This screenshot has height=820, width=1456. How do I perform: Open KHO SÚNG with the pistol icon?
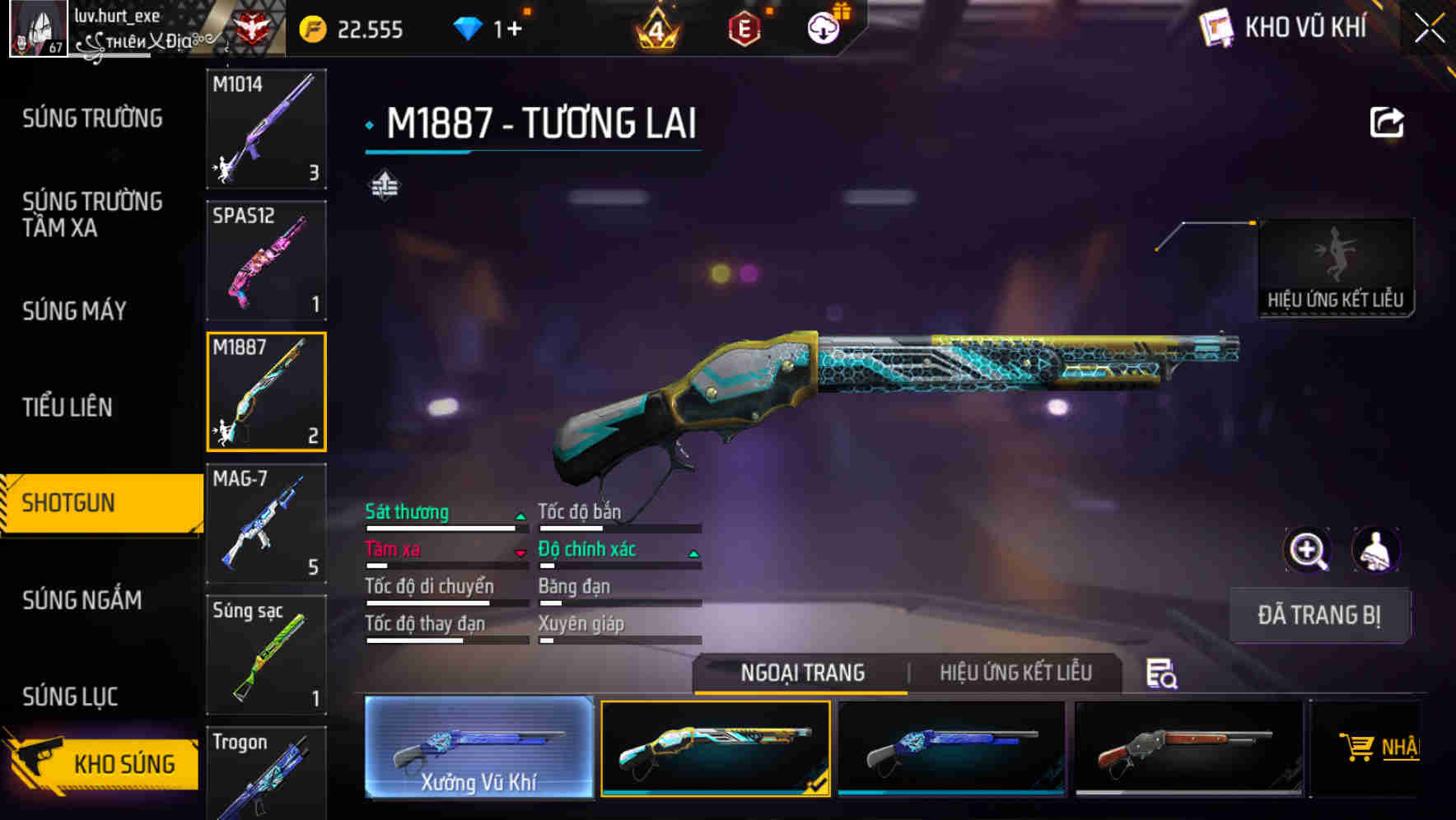point(99,763)
